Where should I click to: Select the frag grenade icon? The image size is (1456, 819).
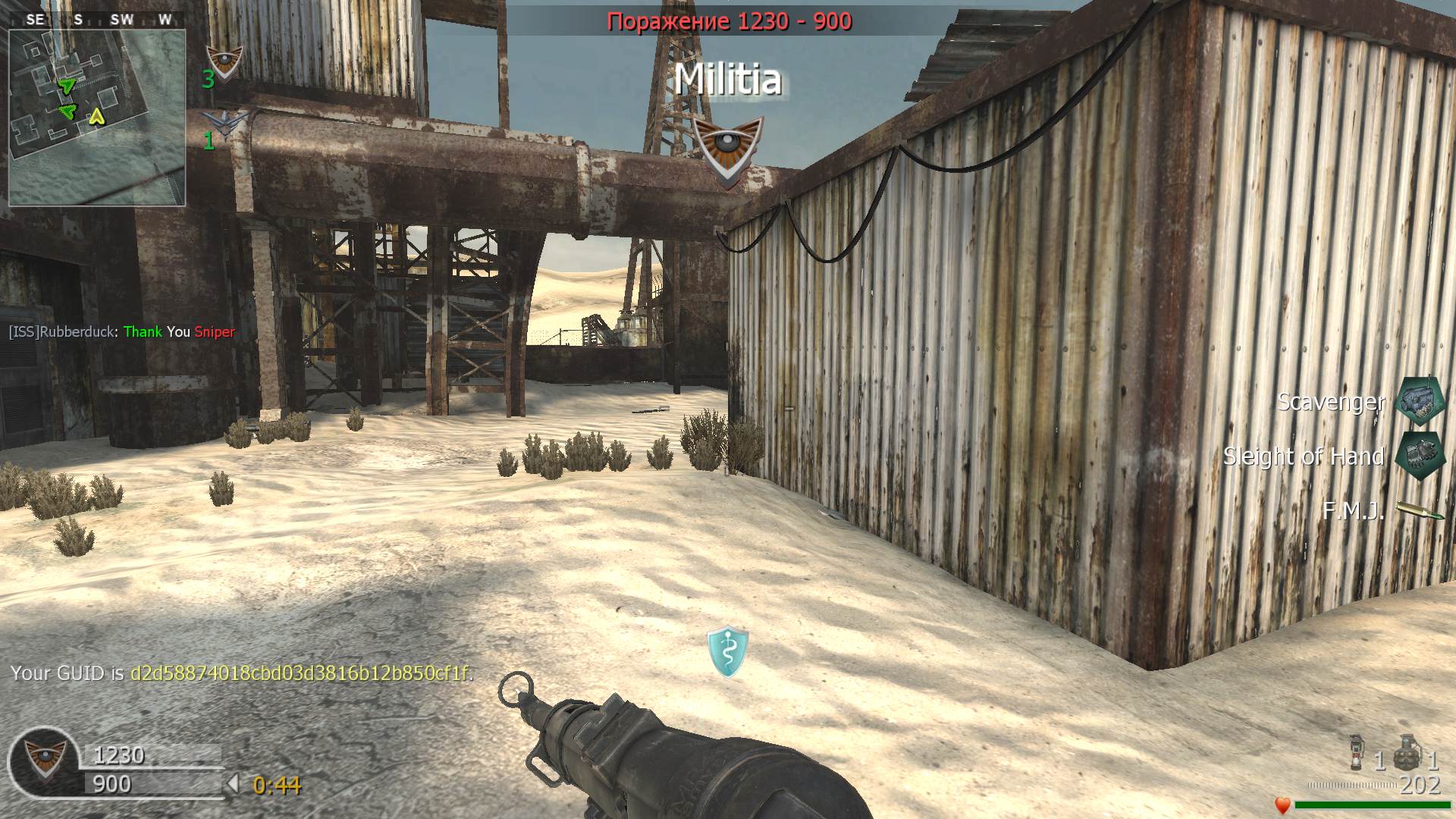click(1407, 752)
